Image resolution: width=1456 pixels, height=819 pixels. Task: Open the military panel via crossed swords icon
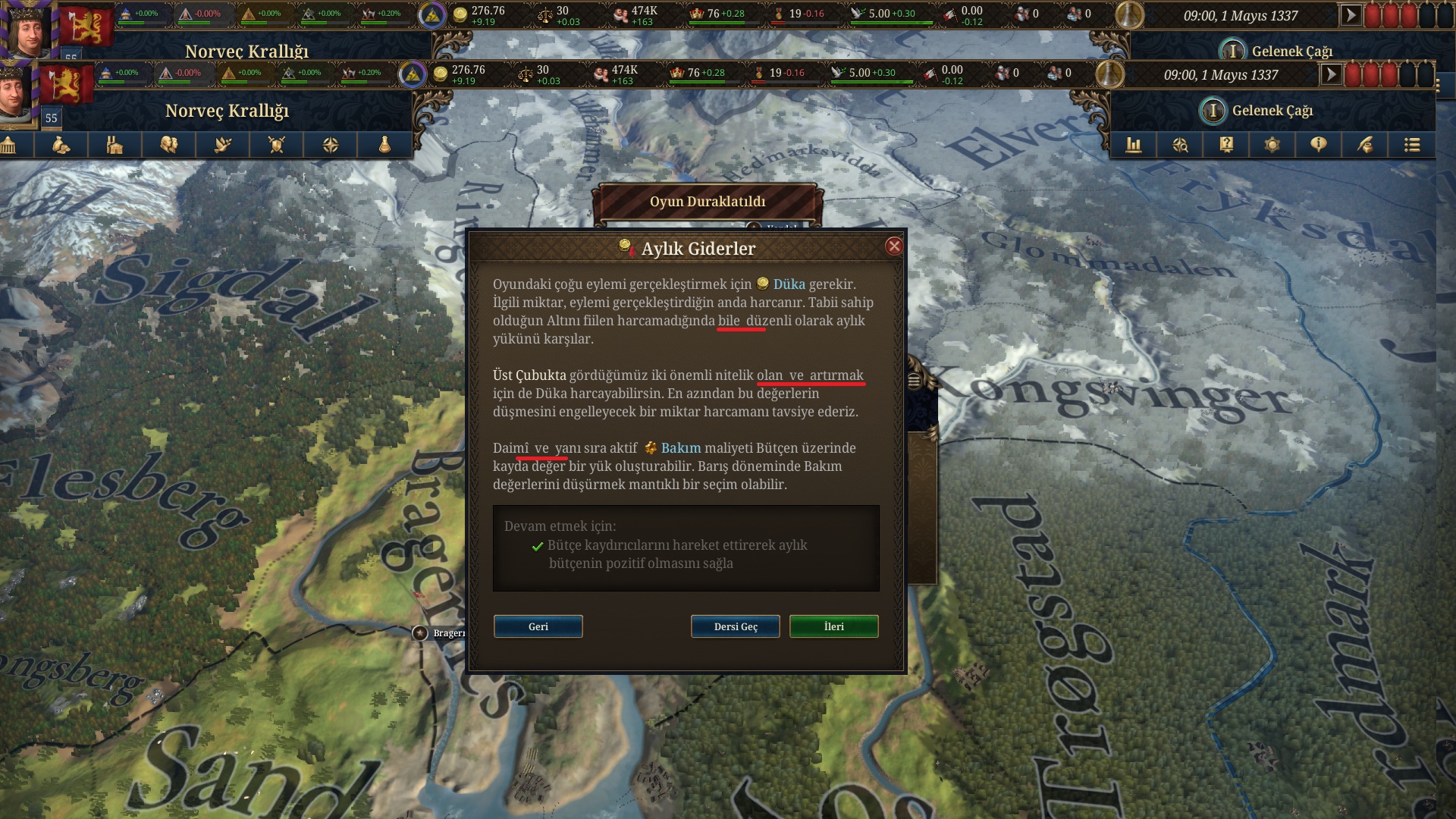[x=276, y=144]
